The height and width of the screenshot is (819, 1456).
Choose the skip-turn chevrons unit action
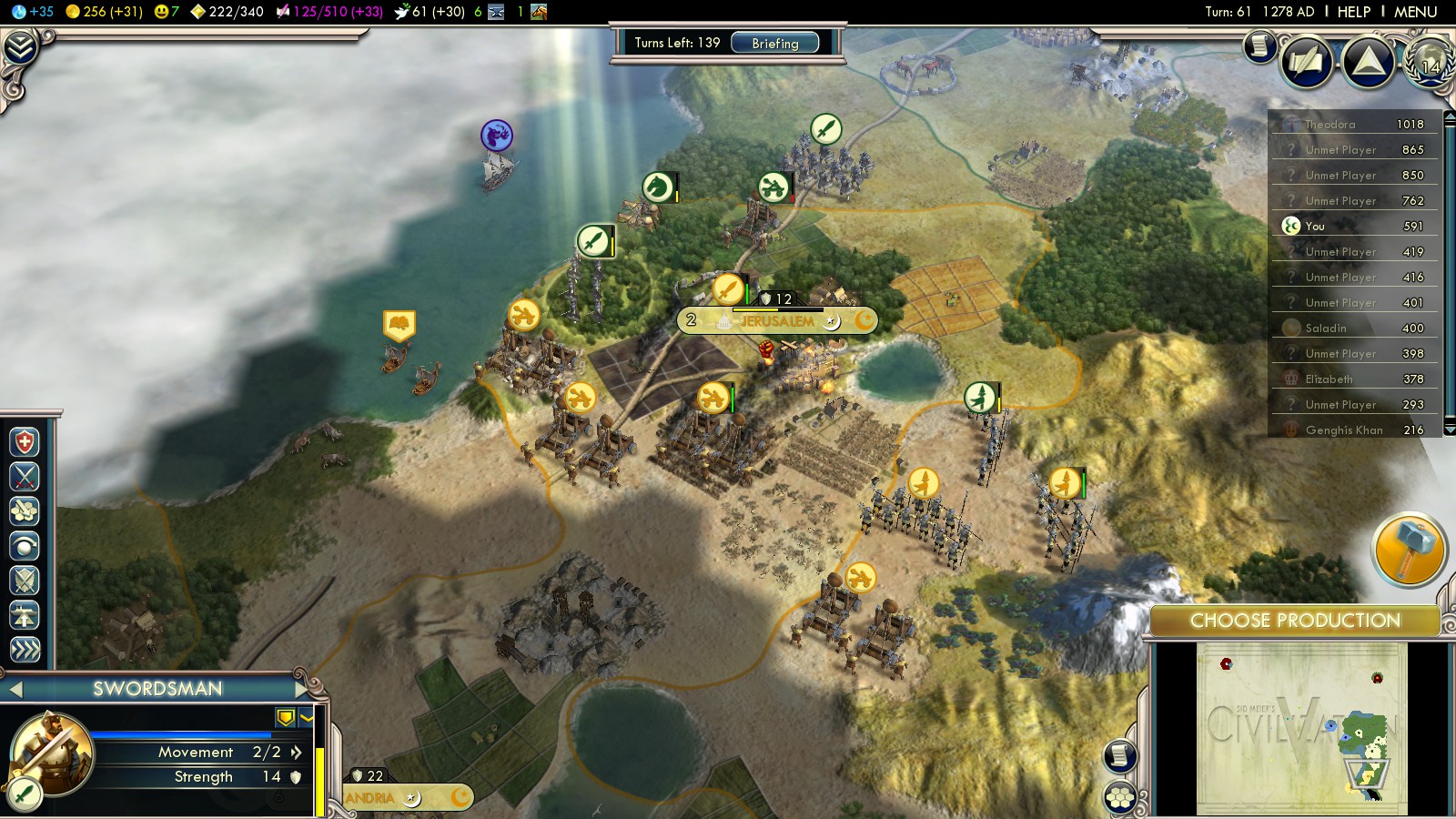[25, 649]
